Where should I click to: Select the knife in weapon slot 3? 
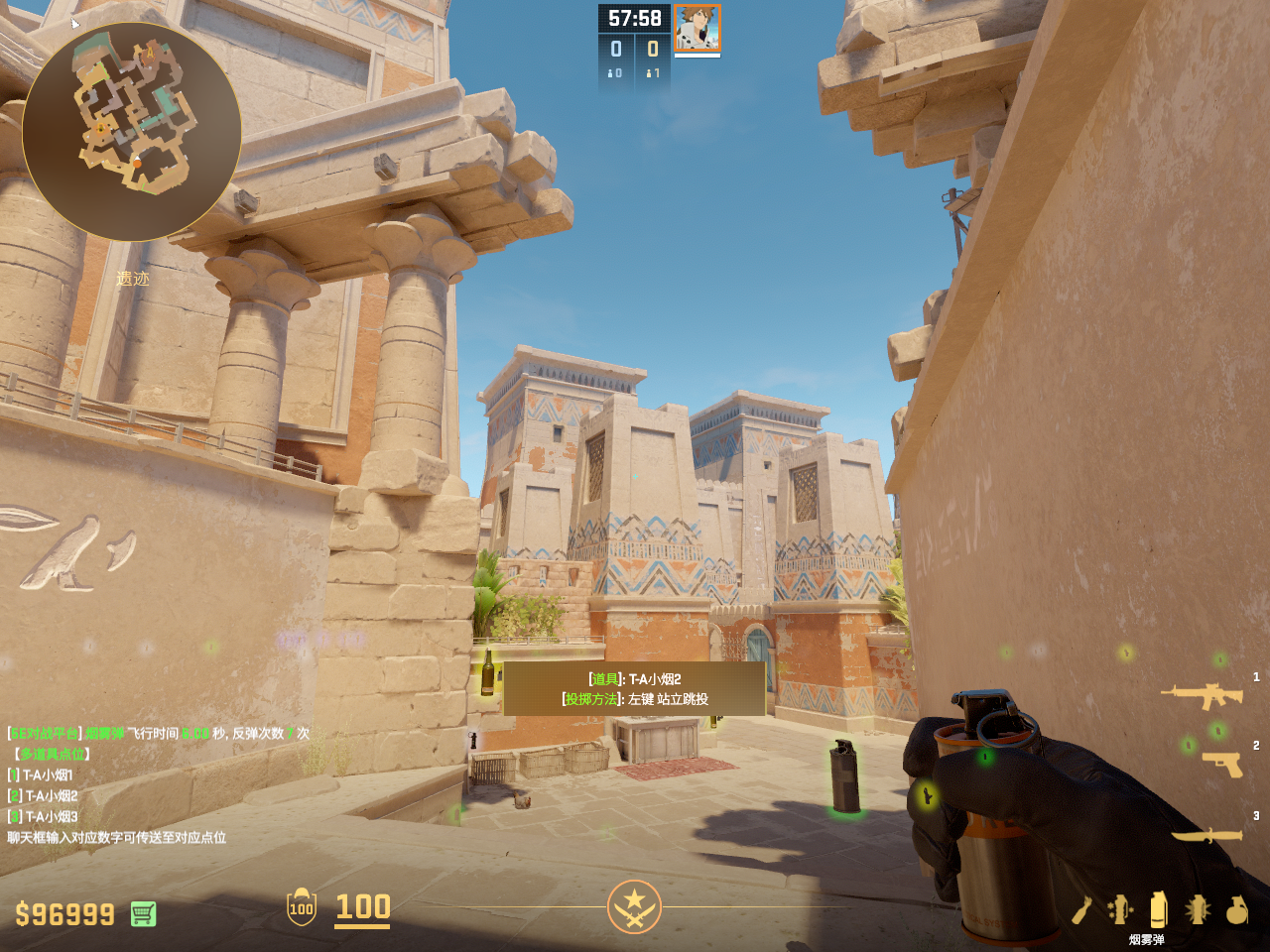tap(1206, 835)
